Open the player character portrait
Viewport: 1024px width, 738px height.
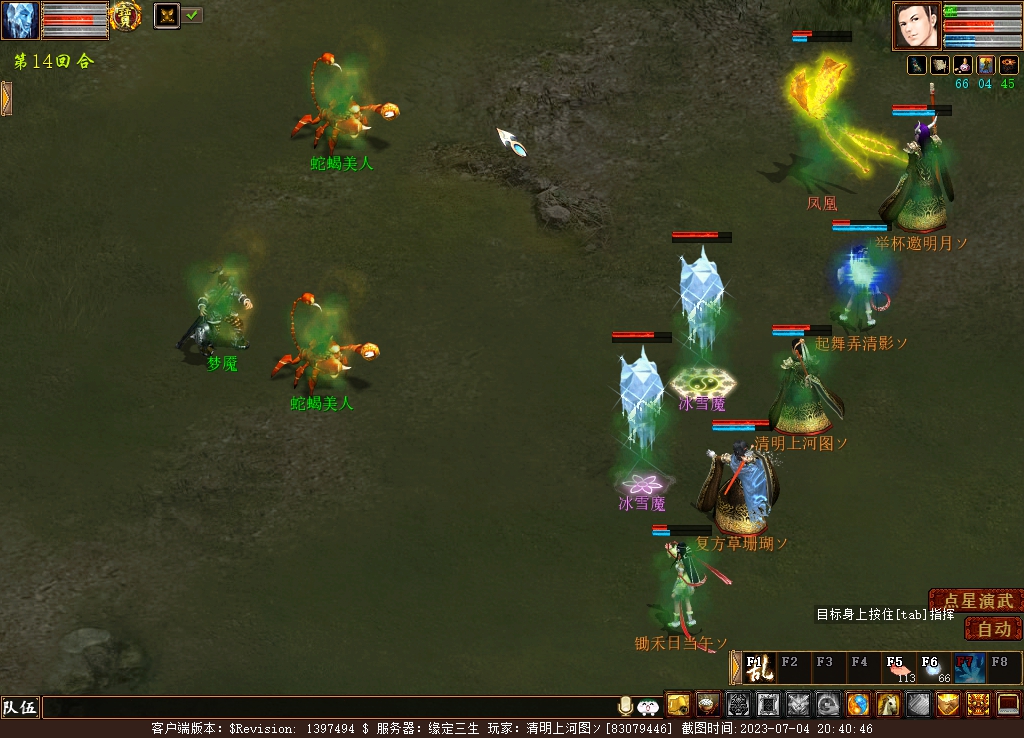point(917,25)
